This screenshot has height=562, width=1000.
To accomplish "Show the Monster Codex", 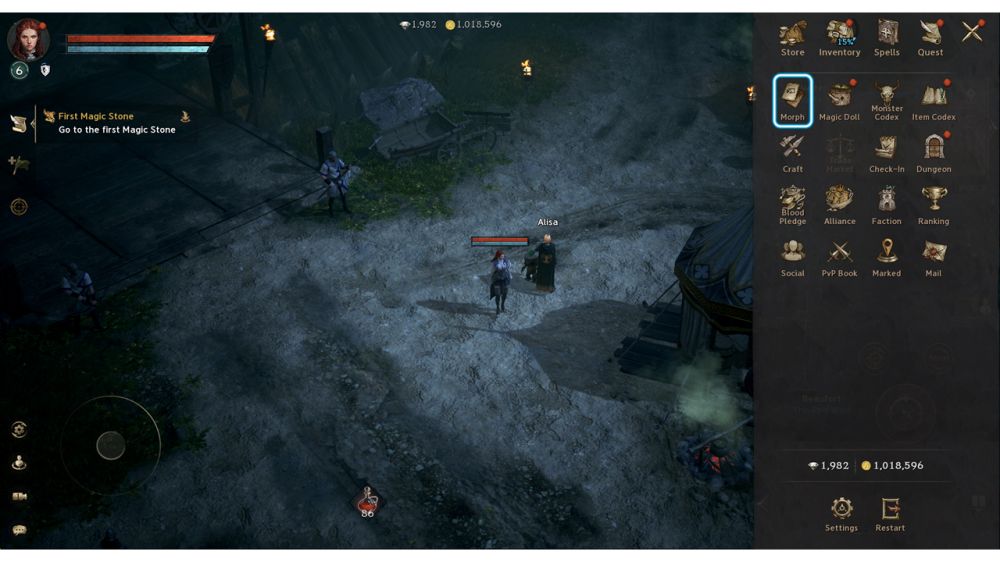I will (887, 100).
